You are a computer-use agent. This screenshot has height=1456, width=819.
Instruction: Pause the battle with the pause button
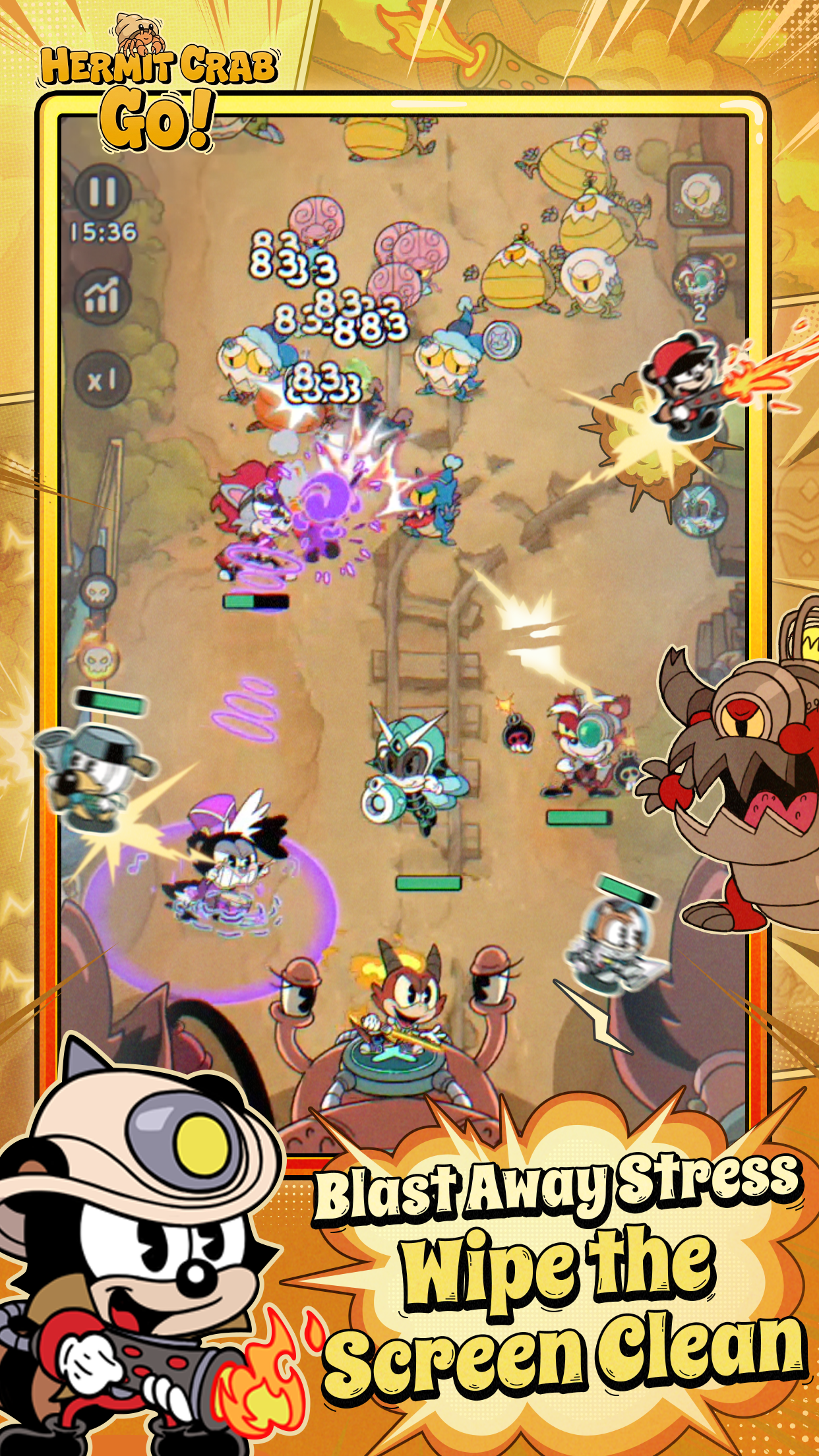tap(103, 190)
